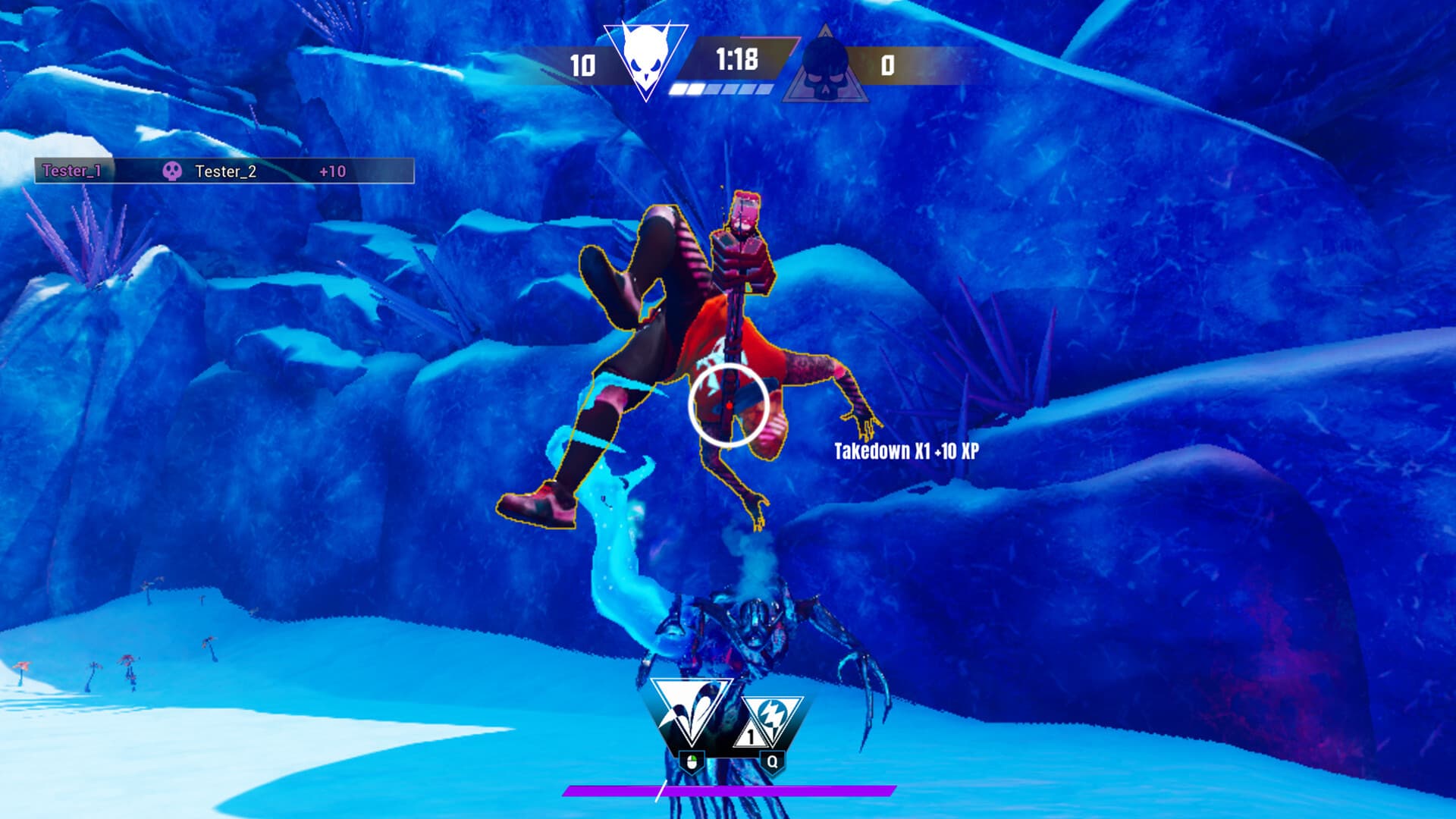
Task: Click the crosshair reticle at screen center
Action: (726, 406)
